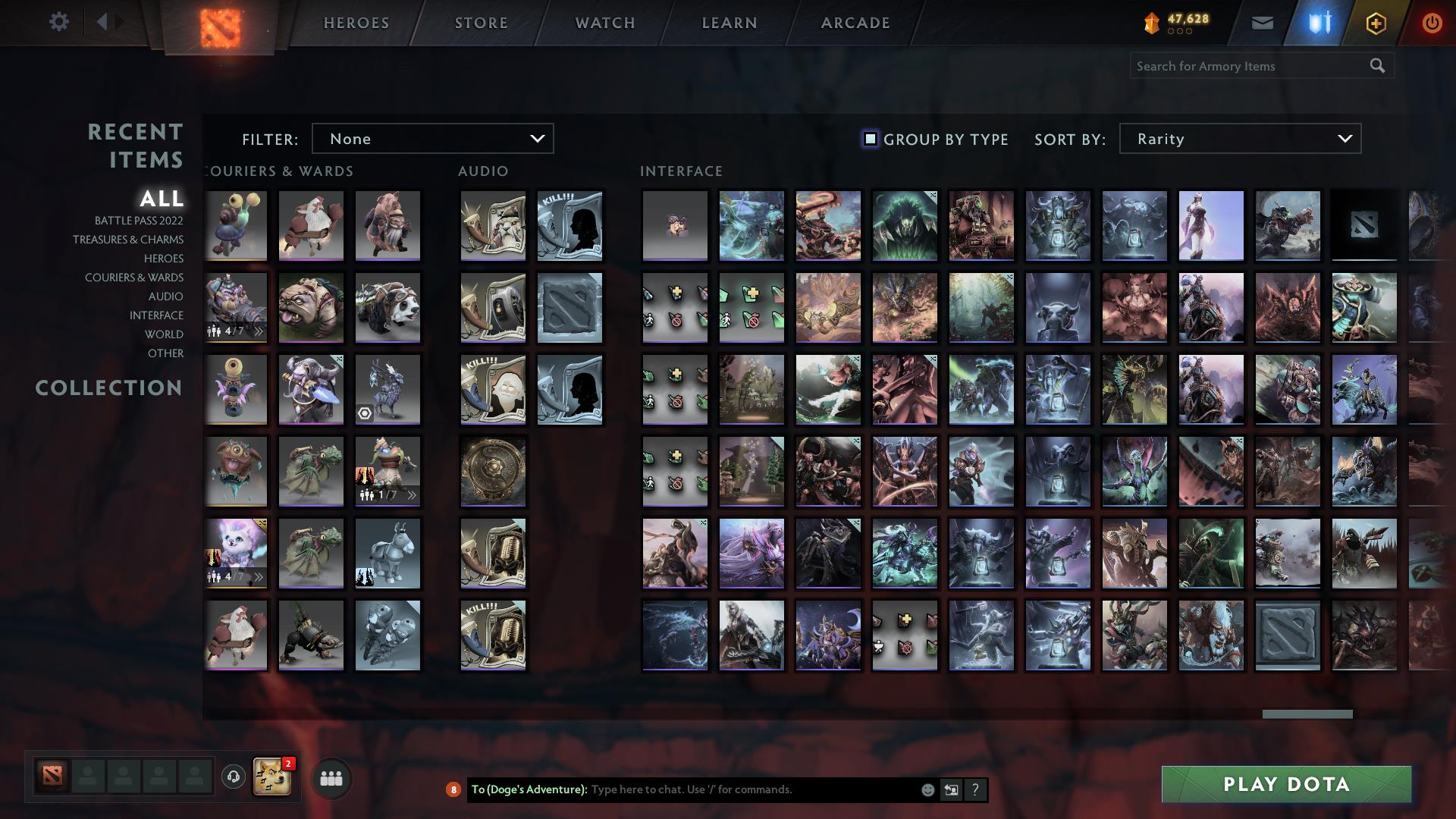Click the gold plus acquire items icon
This screenshot has width=1456, height=819.
coord(1375,22)
